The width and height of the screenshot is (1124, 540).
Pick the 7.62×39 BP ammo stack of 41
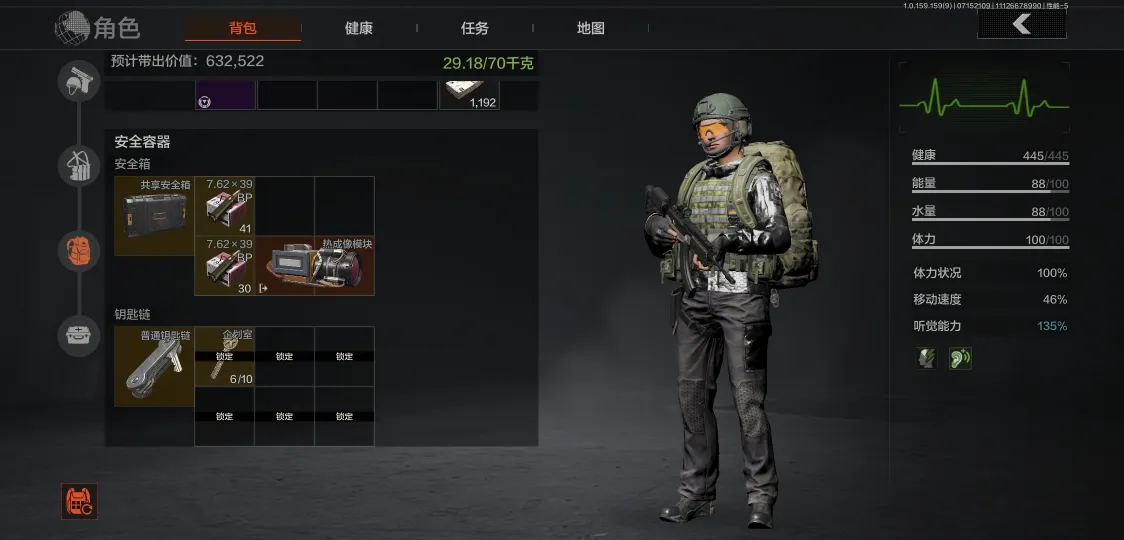(x=224, y=206)
